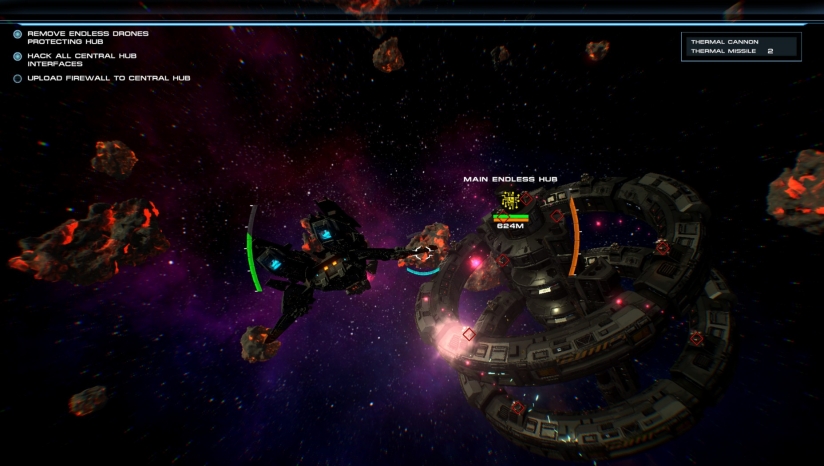Select the Remove Endless Drones objective
The height and width of the screenshot is (466, 824).
(x=87, y=37)
